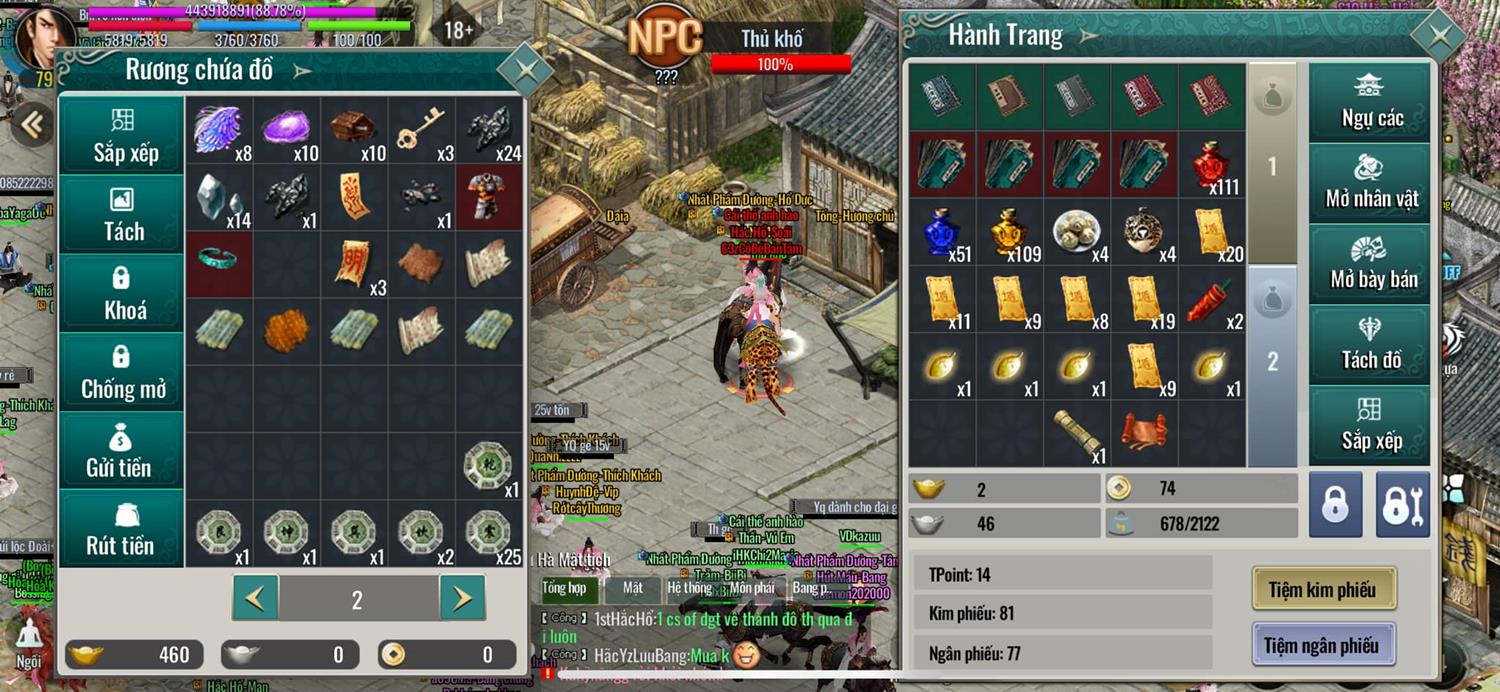Go to the next storage page

click(462, 598)
